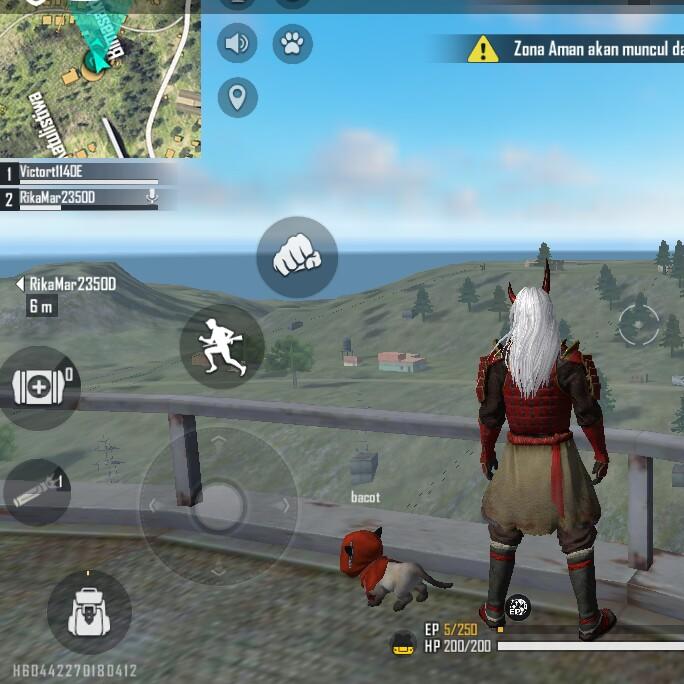Toggle the speaker sound button
The image size is (684, 684).
(x=237, y=44)
